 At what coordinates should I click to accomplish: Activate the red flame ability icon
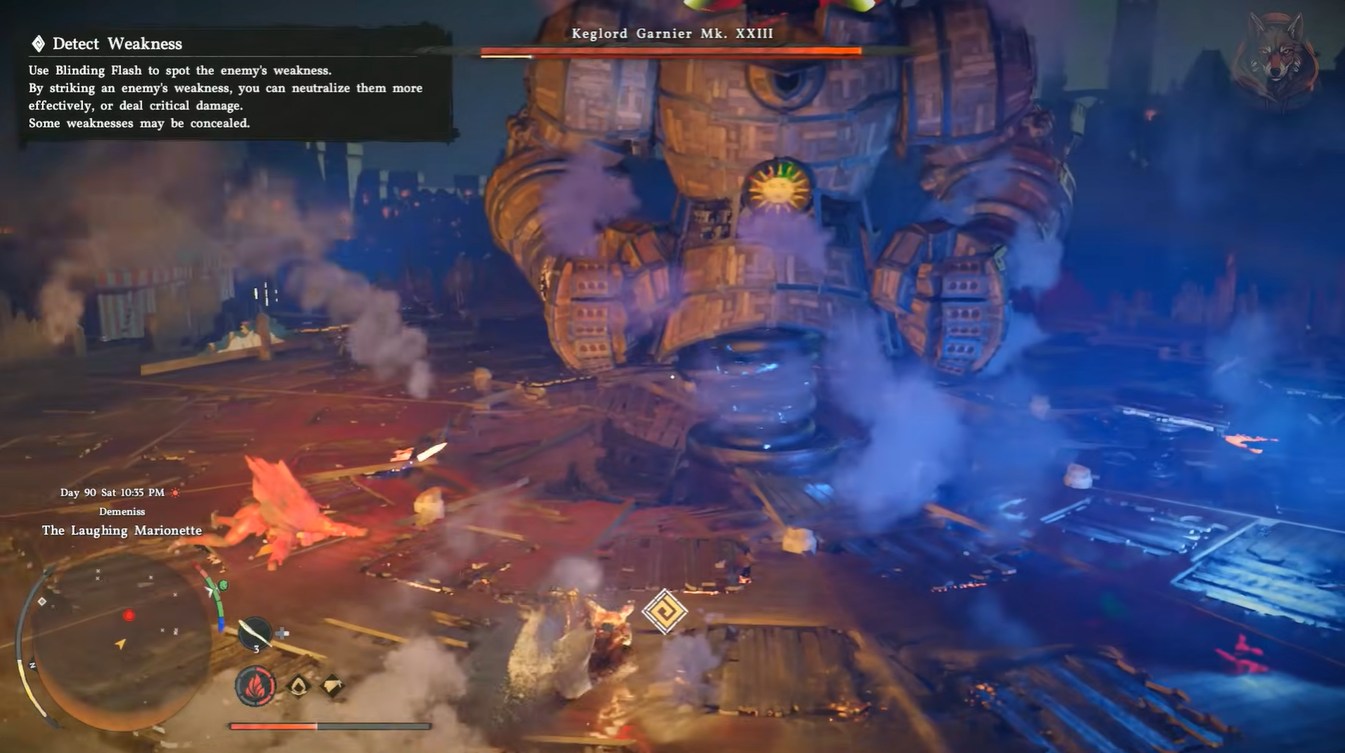coord(255,686)
